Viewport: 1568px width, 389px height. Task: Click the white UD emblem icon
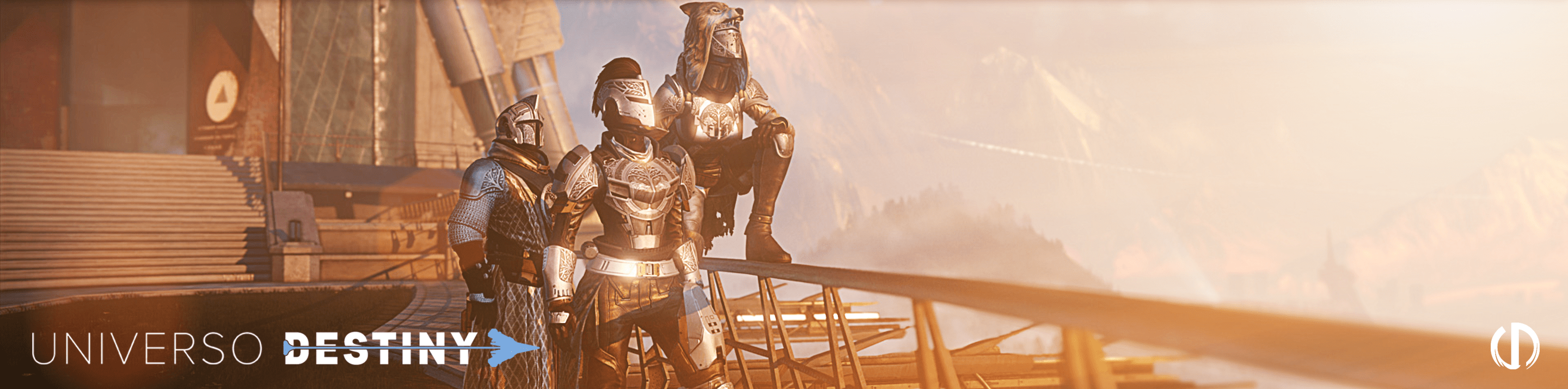(1515, 348)
